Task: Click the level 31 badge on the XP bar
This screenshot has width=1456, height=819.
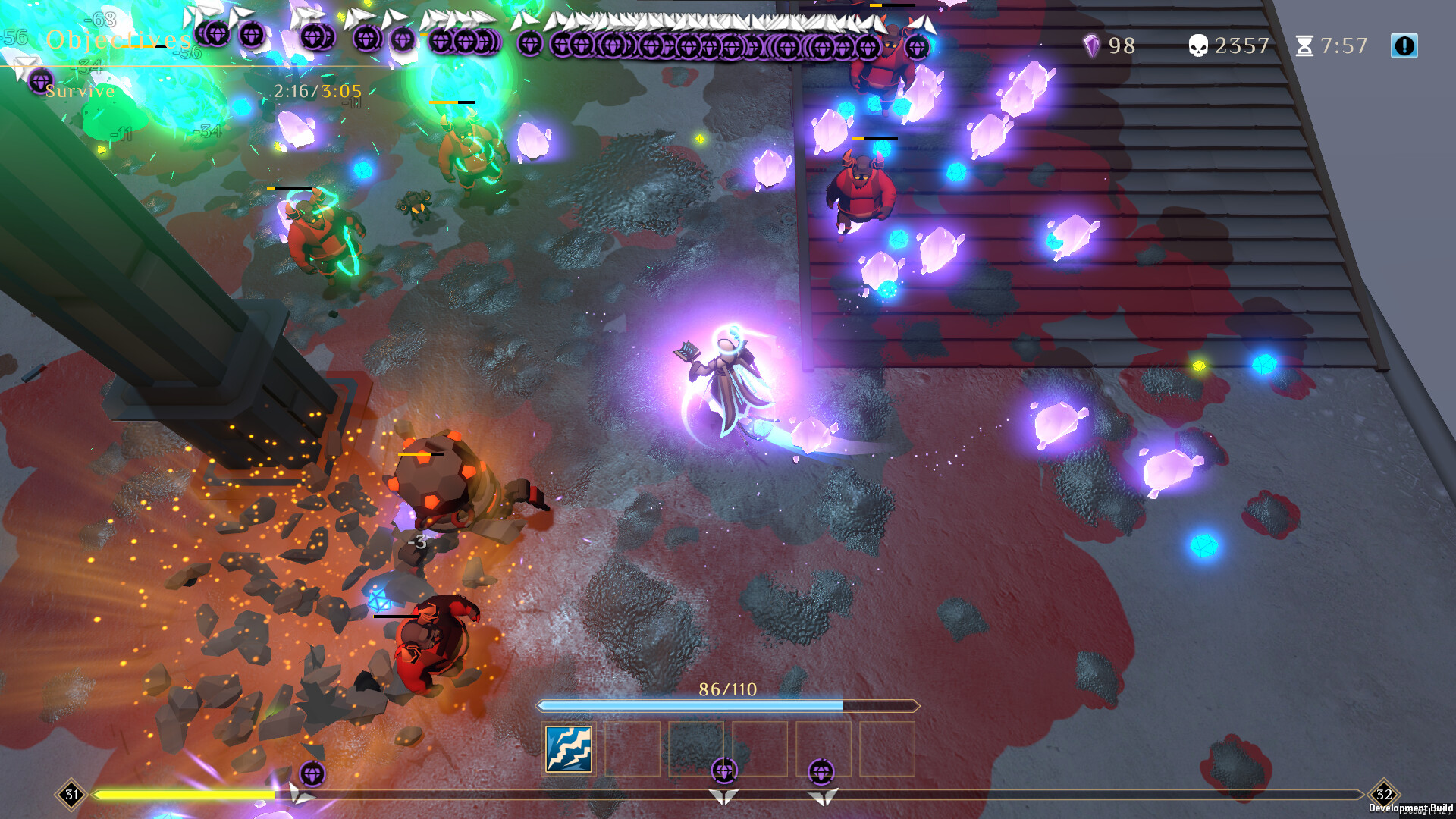Action: pos(72,795)
